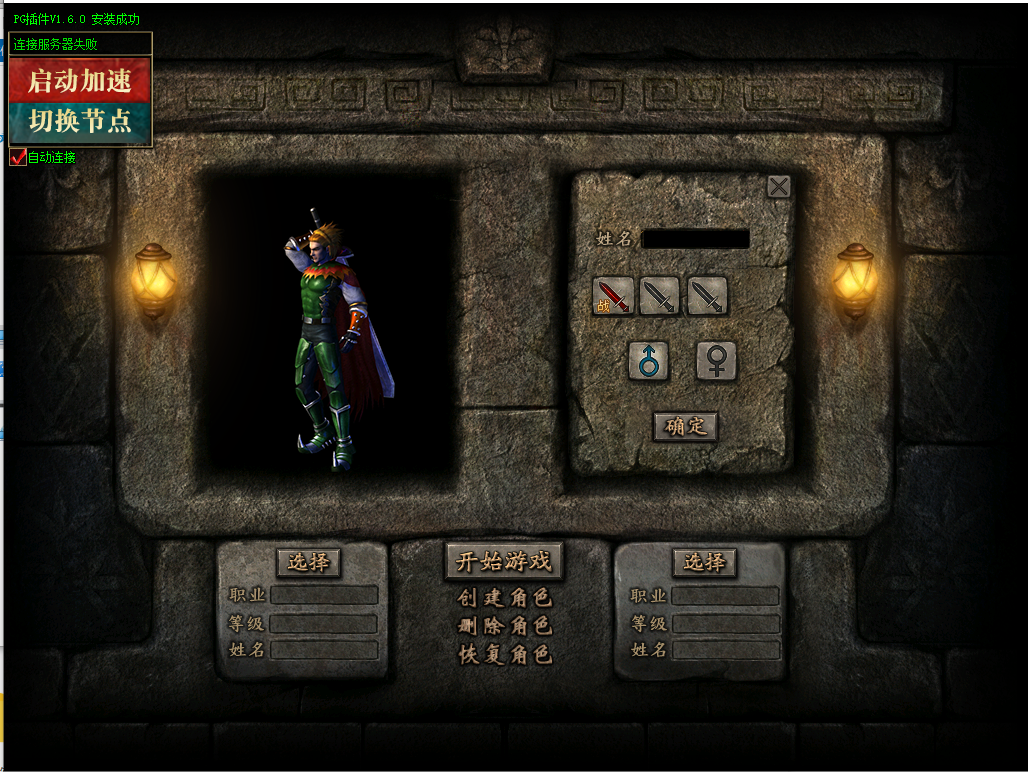Select the female gender symbol
Screen dimensions: 1028x772
coord(716,361)
